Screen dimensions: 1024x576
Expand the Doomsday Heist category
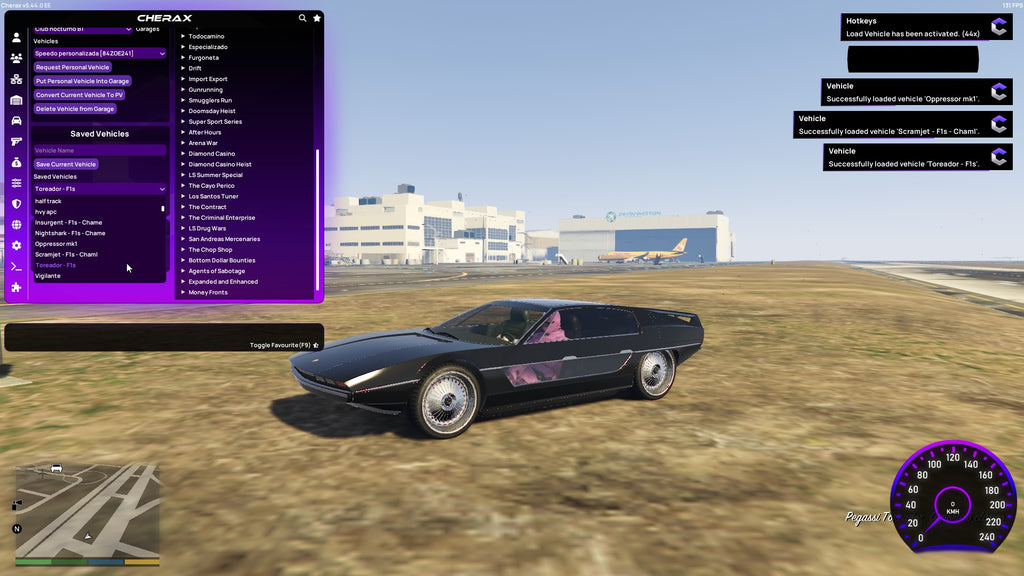[212, 111]
